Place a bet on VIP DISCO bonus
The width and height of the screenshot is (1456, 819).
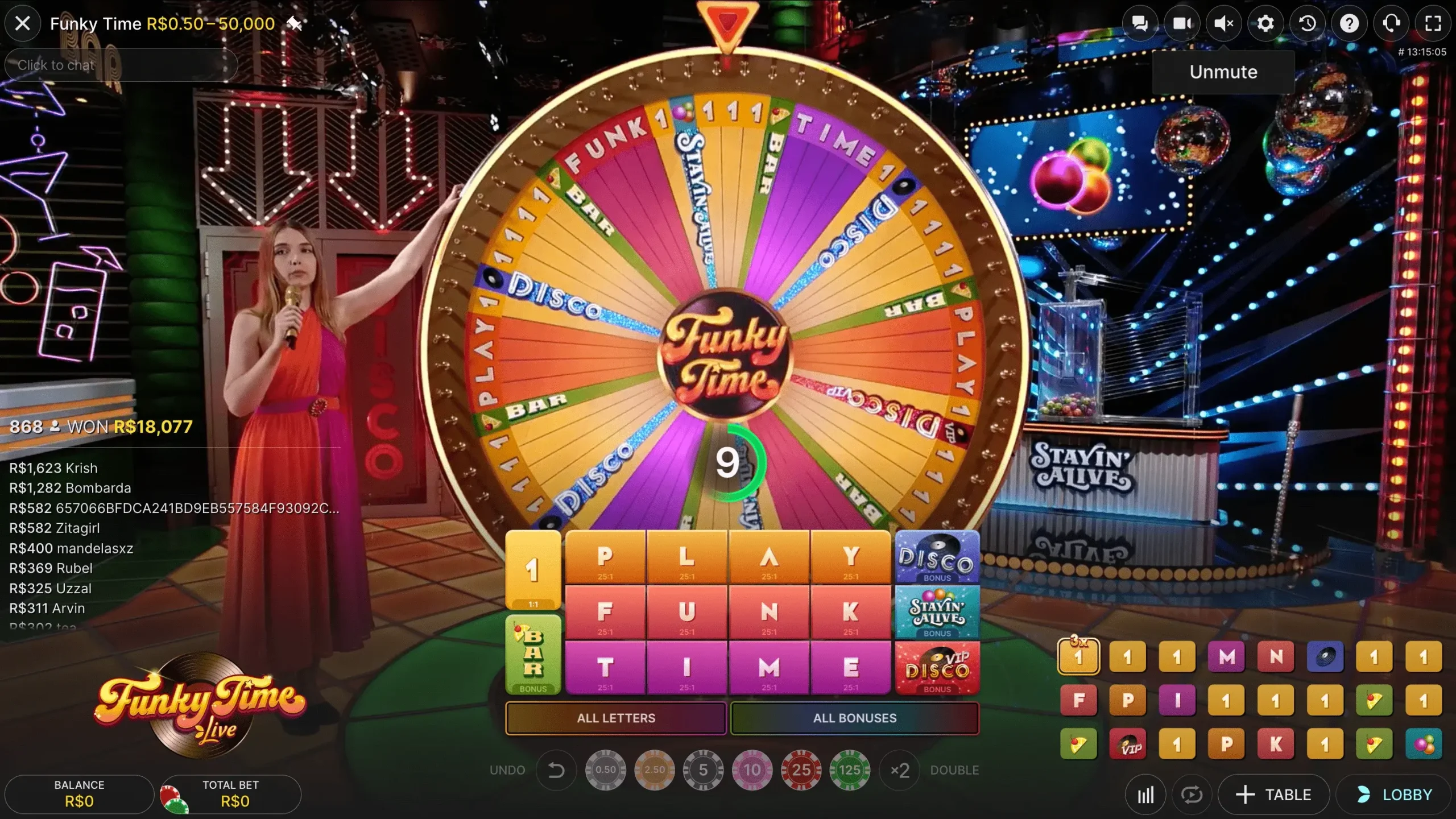[936, 667]
